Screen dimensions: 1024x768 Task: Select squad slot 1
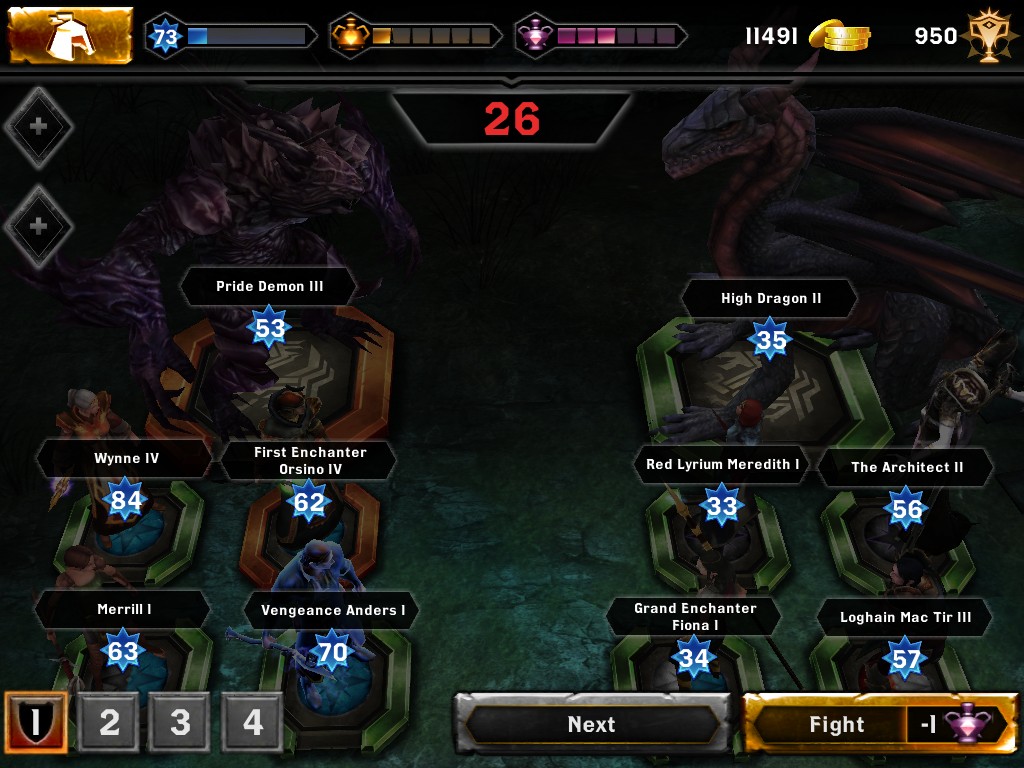click(x=35, y=722)
